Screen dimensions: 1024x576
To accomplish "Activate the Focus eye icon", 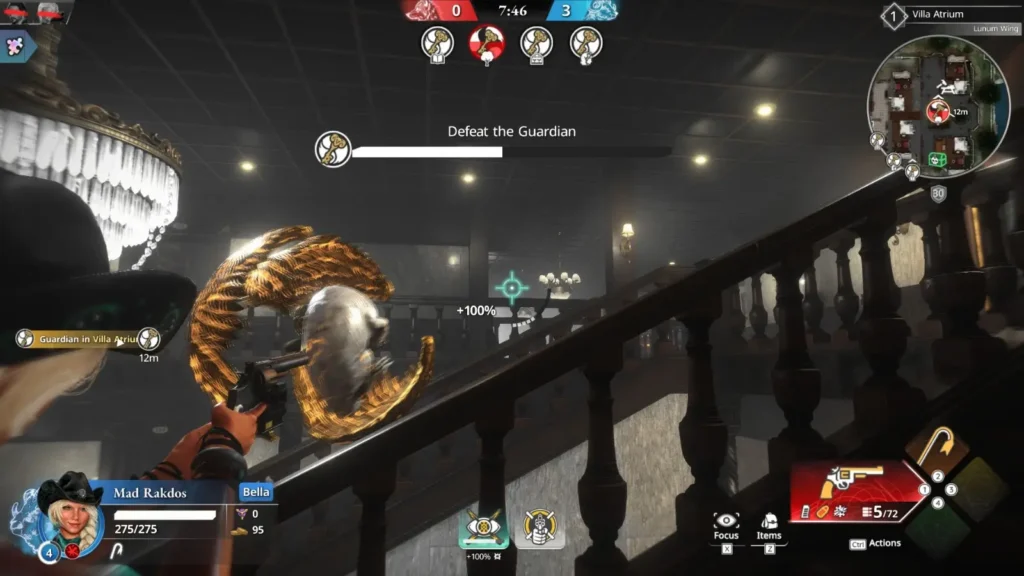I will click(726, 522).
